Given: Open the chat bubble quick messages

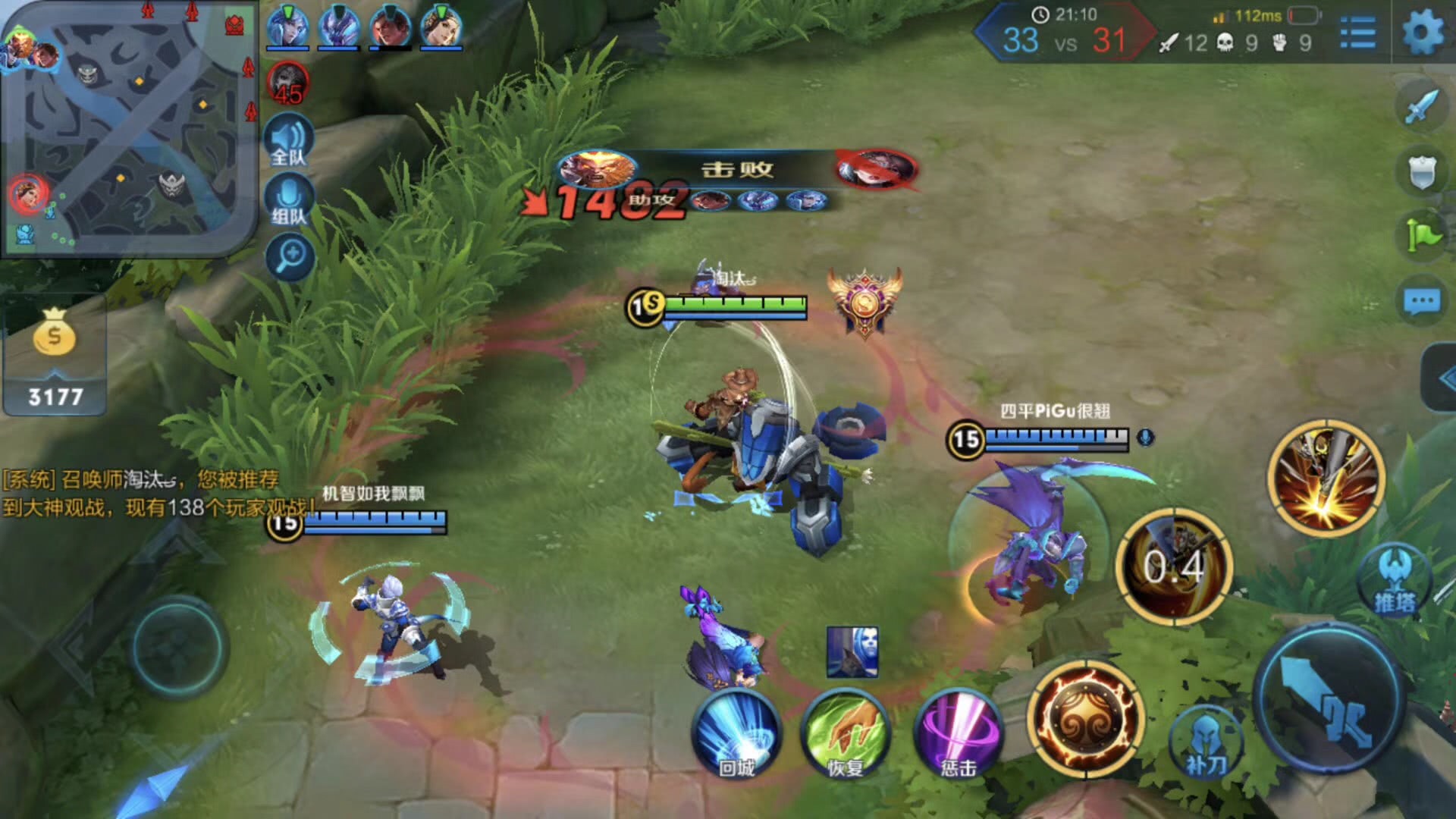Looking at the screenshot, I should click(1421, 302).
